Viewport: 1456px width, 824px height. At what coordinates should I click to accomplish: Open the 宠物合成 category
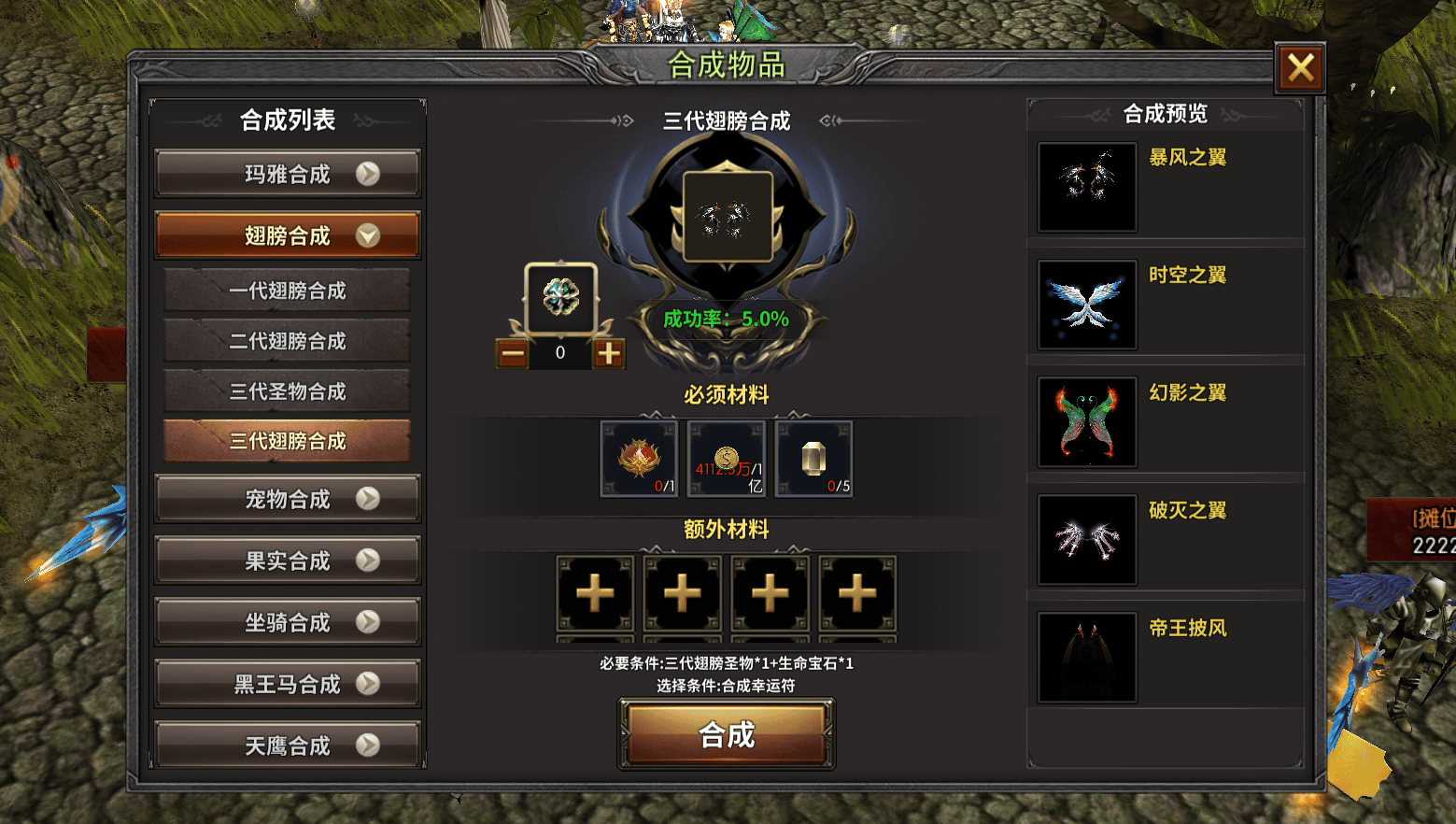point(288,499)
